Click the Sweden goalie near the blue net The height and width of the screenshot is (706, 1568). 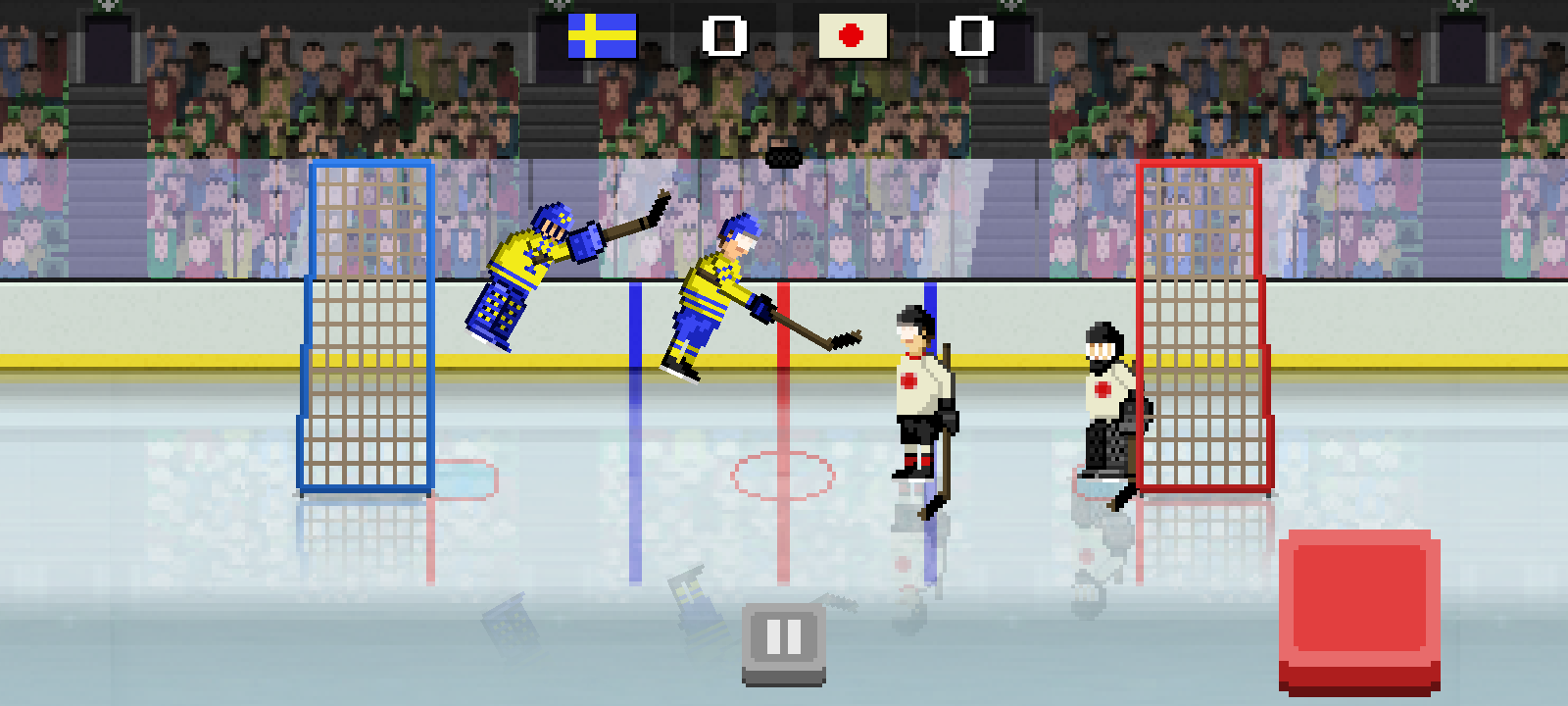pyautogui.click(x=529, y=265)
